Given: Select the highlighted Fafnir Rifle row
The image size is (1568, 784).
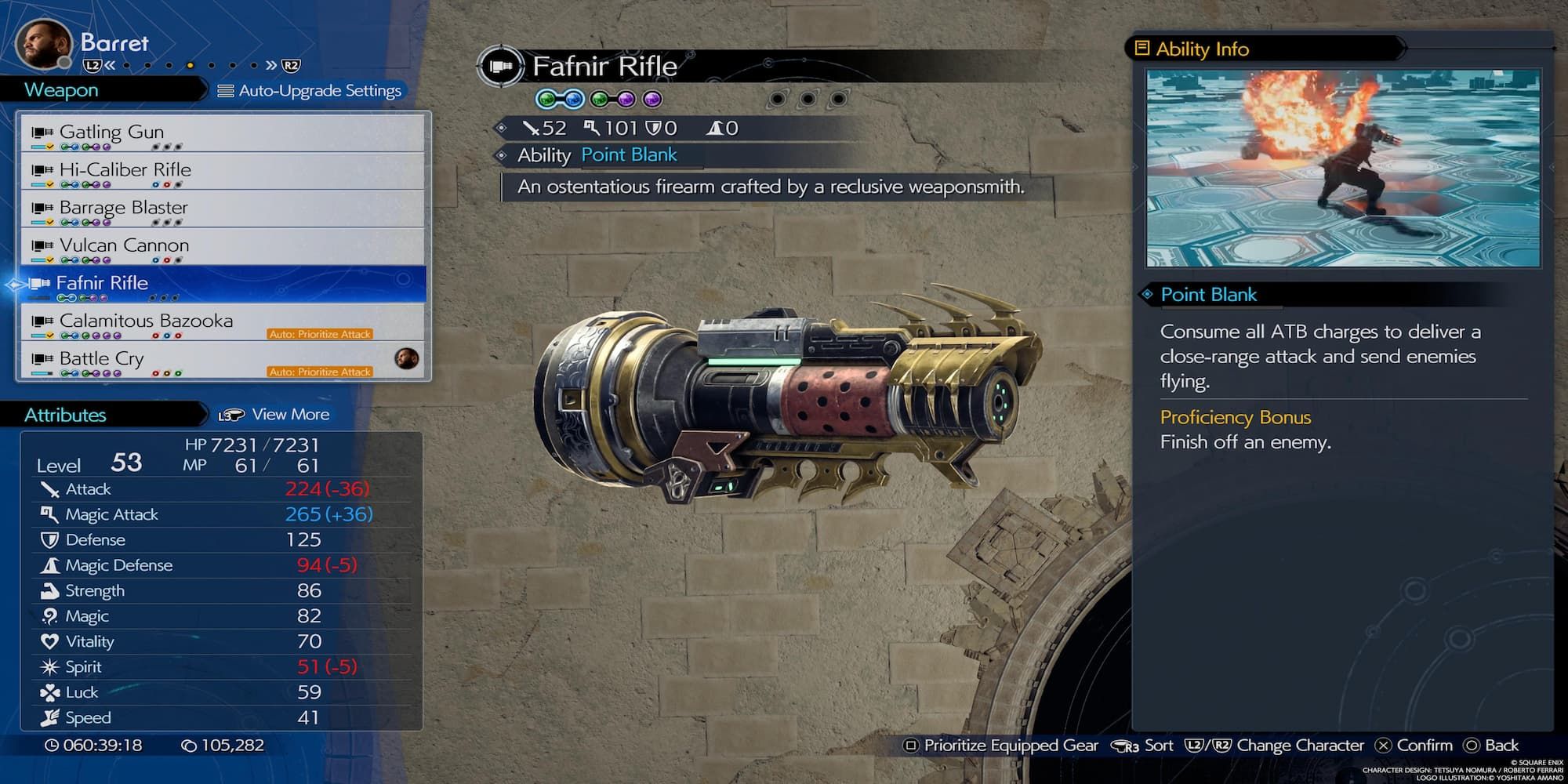Looking at the screenshot, I should pyautogui.click(x=223, y=283).
